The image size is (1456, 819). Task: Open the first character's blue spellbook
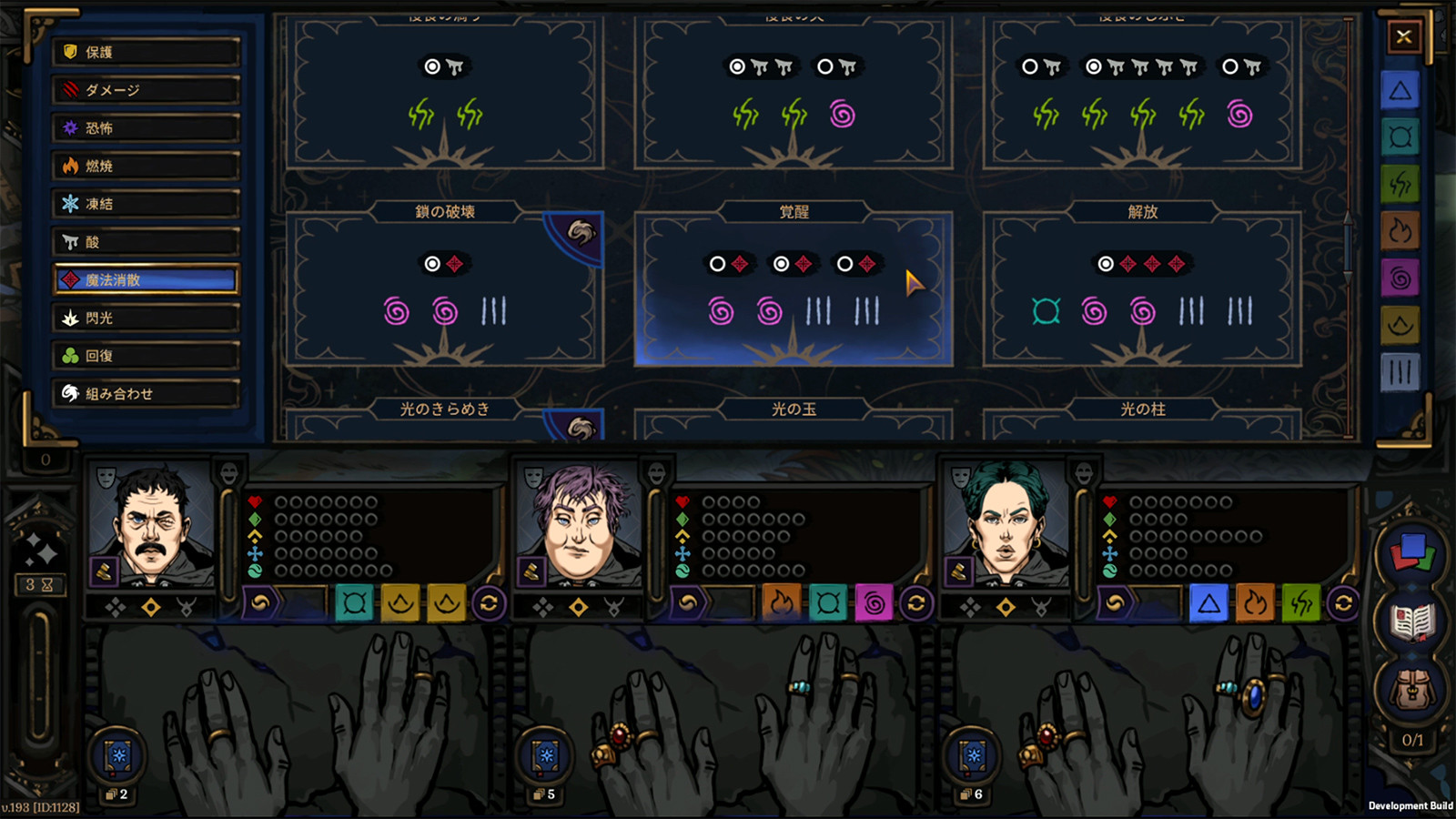tap(116, 753)
